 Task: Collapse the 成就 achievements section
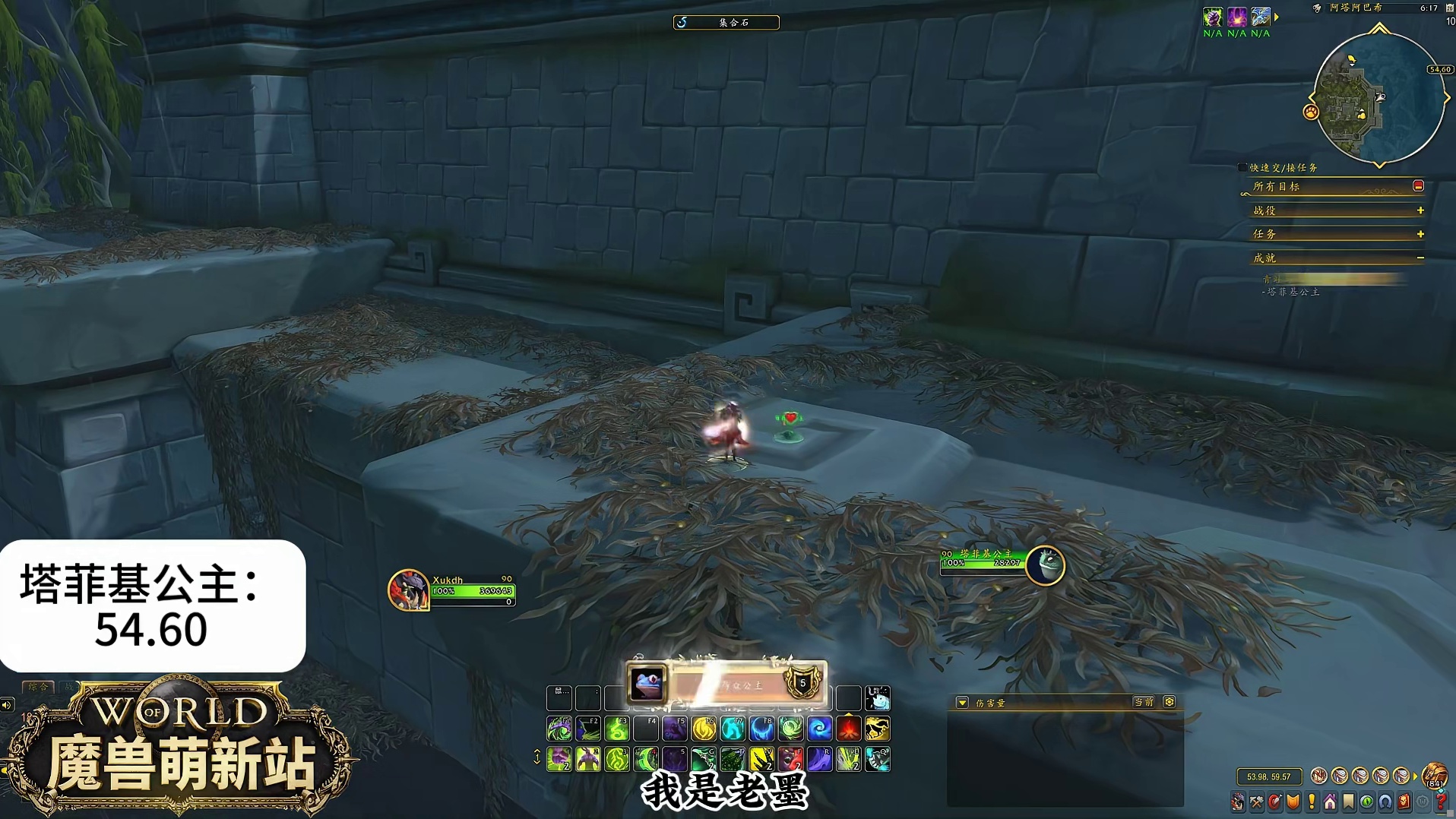(1420, 258)
